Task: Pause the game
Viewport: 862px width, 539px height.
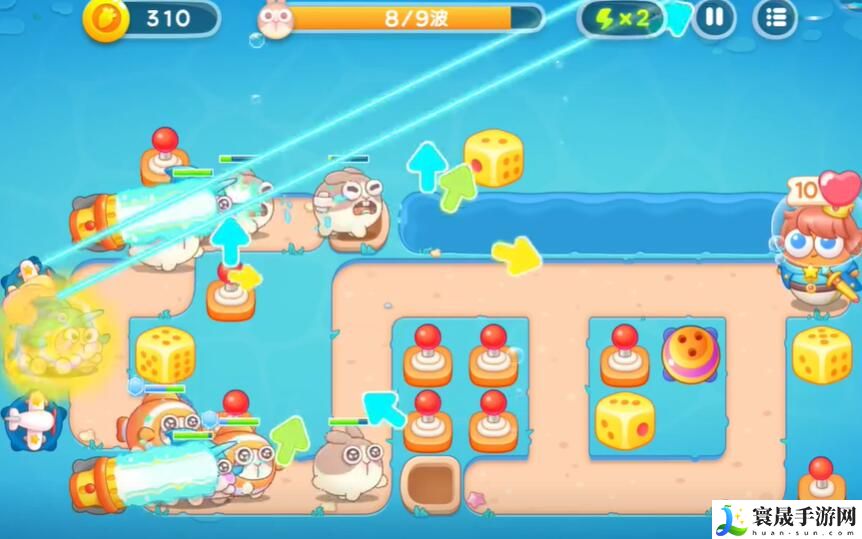Action: pos(714,18)
